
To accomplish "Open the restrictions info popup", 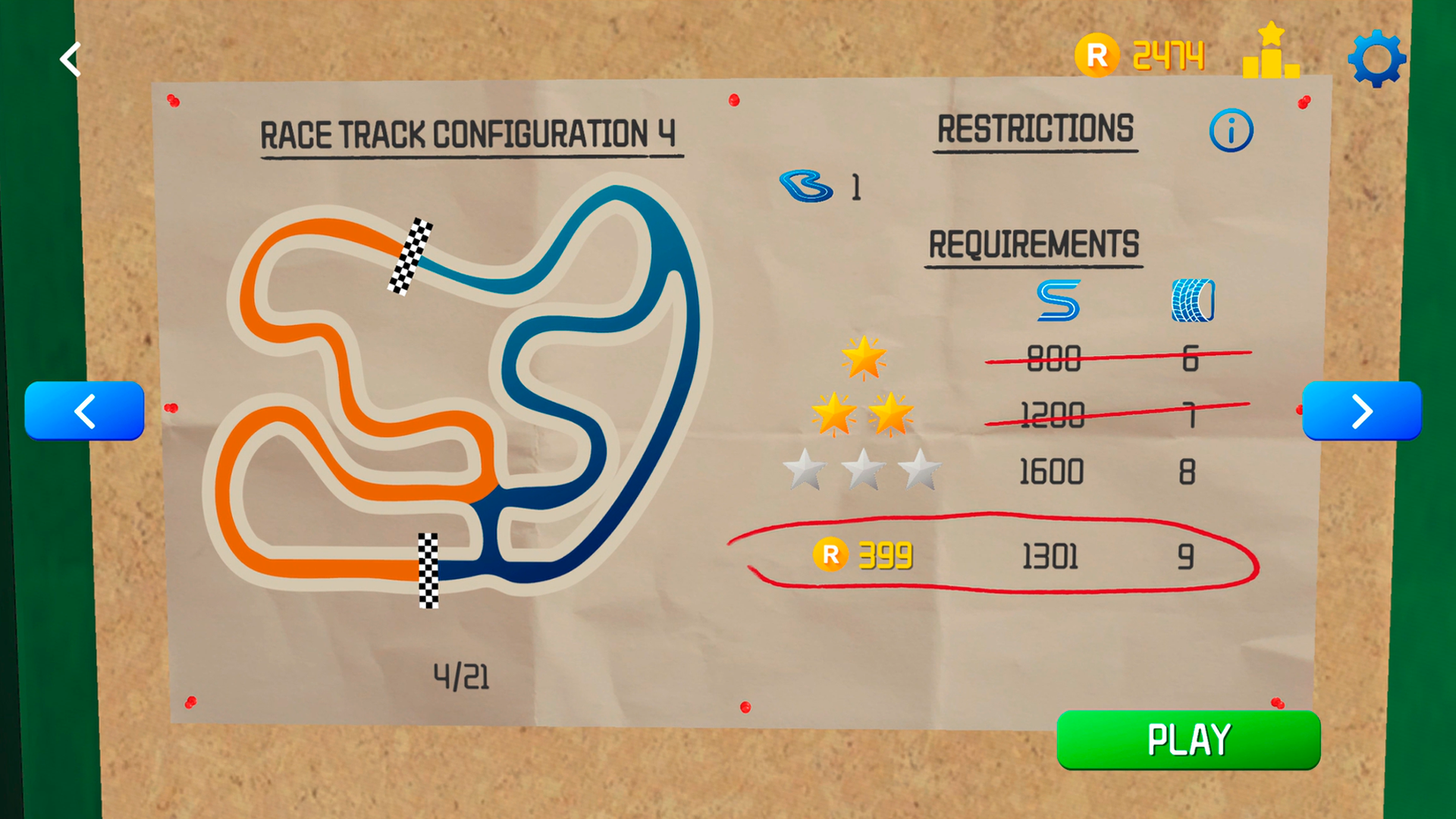I will click(x=1231, y=130).
